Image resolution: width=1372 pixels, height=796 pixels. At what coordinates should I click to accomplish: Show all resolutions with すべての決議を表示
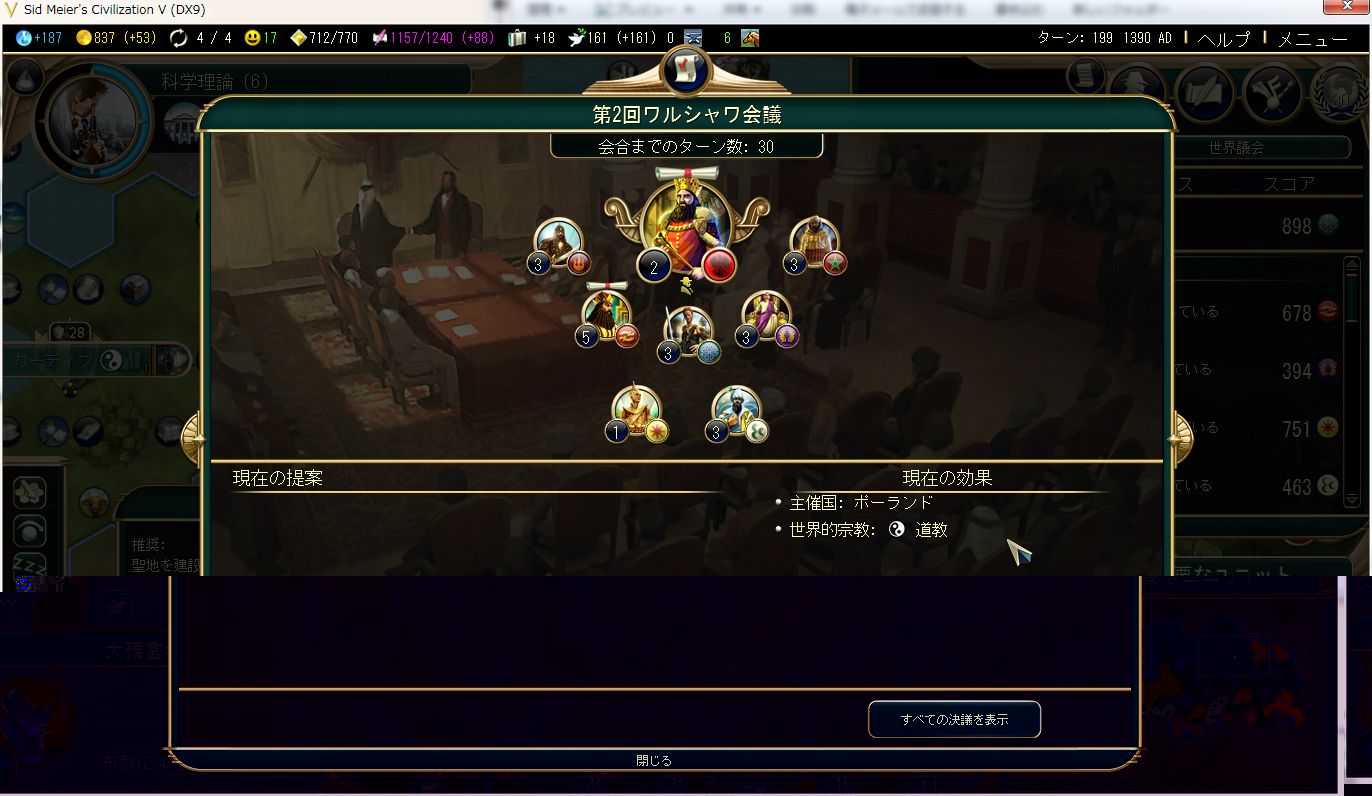click(x=954, y=719)
